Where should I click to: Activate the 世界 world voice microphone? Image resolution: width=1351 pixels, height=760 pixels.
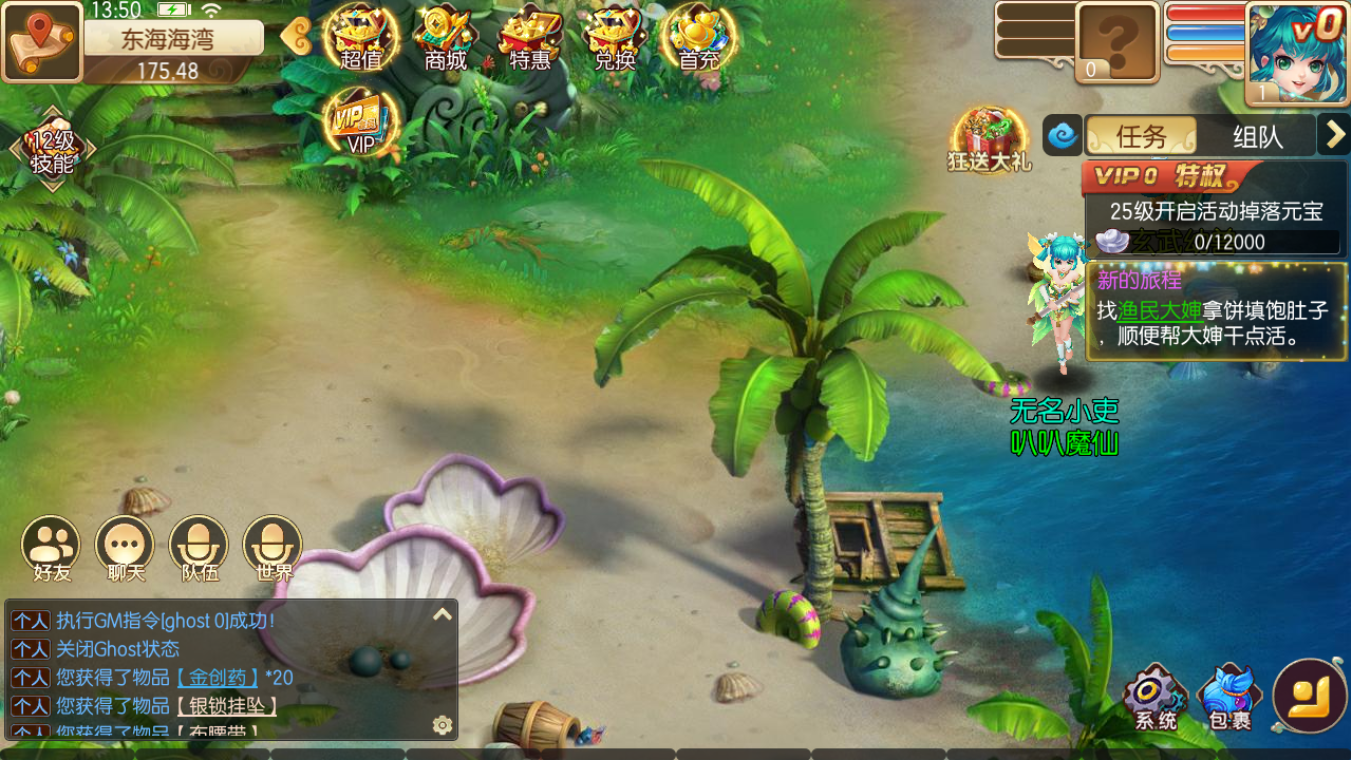pos(273,548)
